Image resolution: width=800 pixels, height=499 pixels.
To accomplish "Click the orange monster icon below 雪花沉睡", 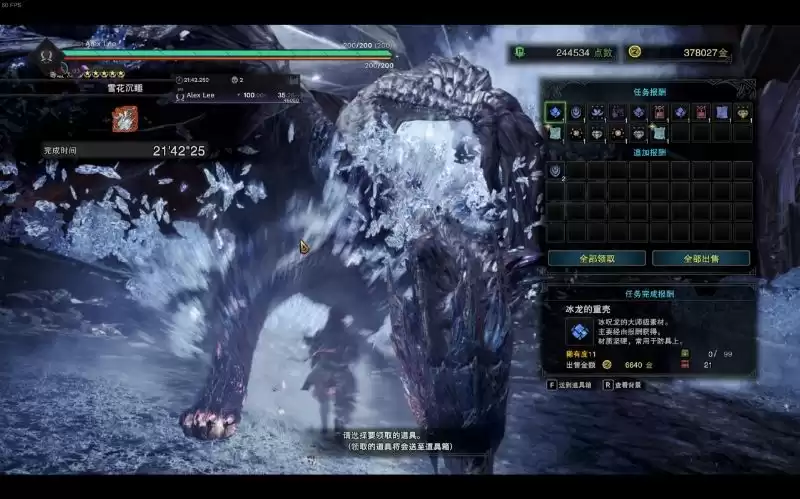I will (125, 117).
